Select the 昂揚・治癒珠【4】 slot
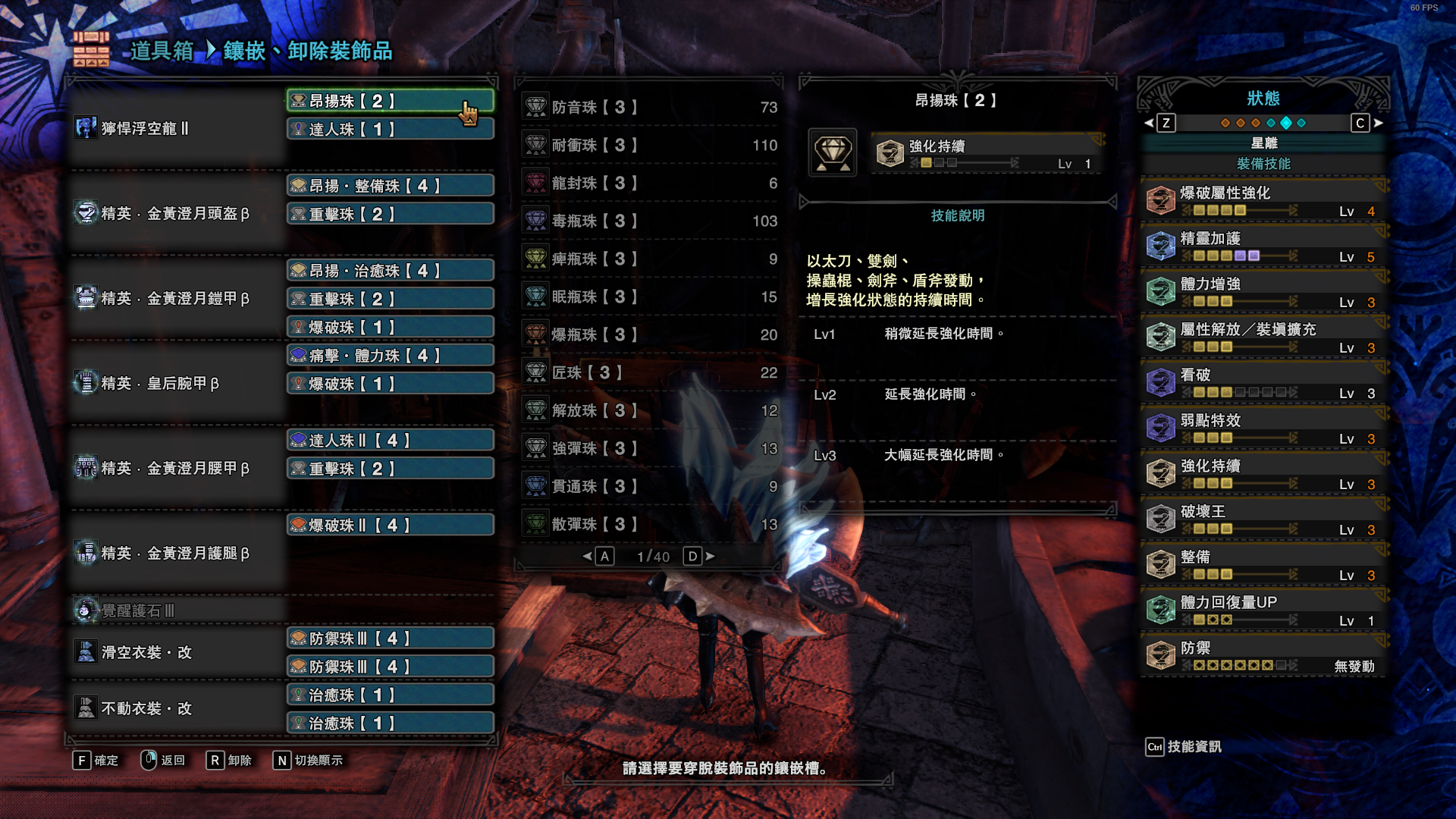Viewport: 1456px width, 819px height. click(x=390, y=271)
